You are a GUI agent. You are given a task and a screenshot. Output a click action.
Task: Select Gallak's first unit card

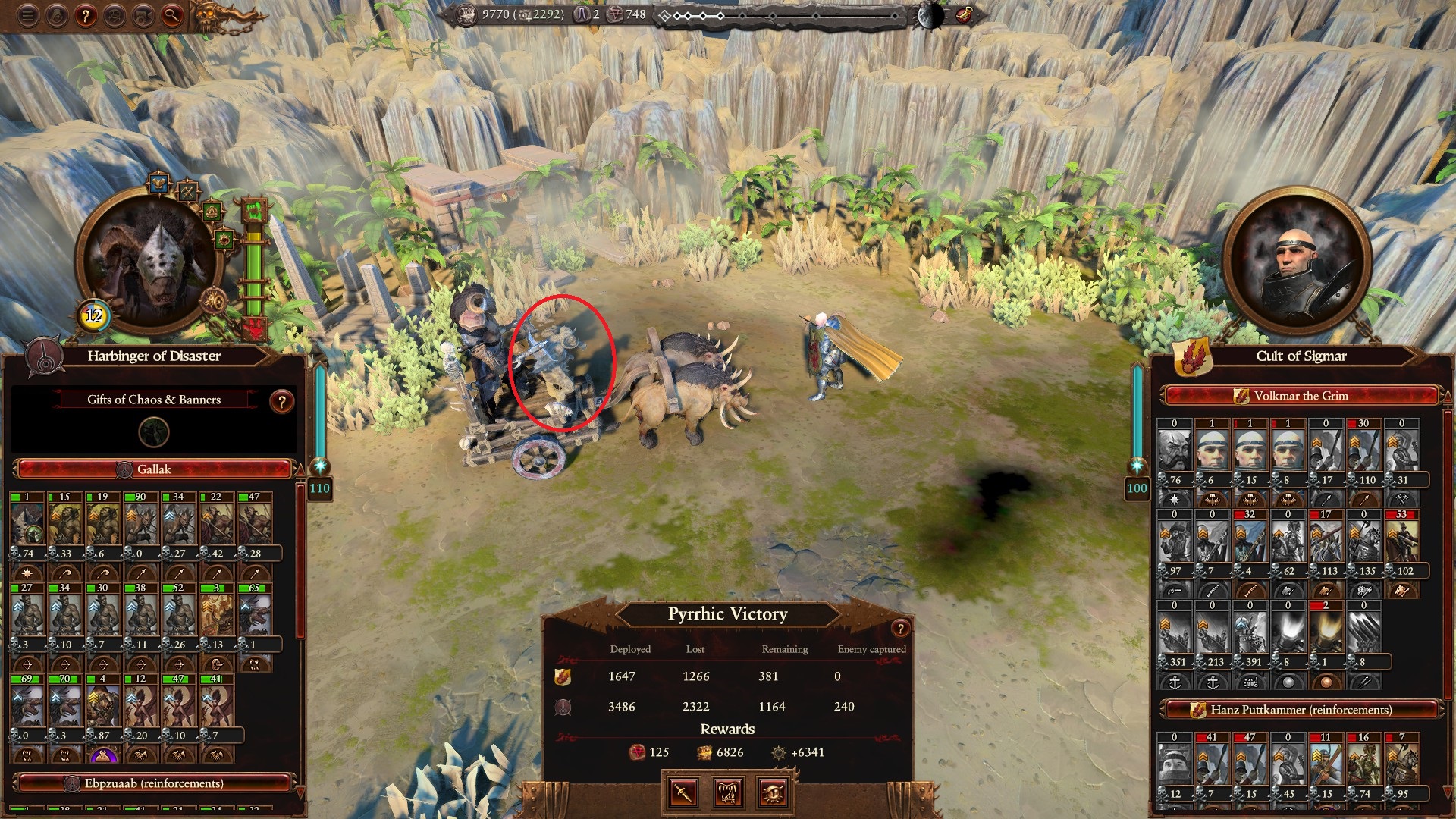click(x=28, y=523)
